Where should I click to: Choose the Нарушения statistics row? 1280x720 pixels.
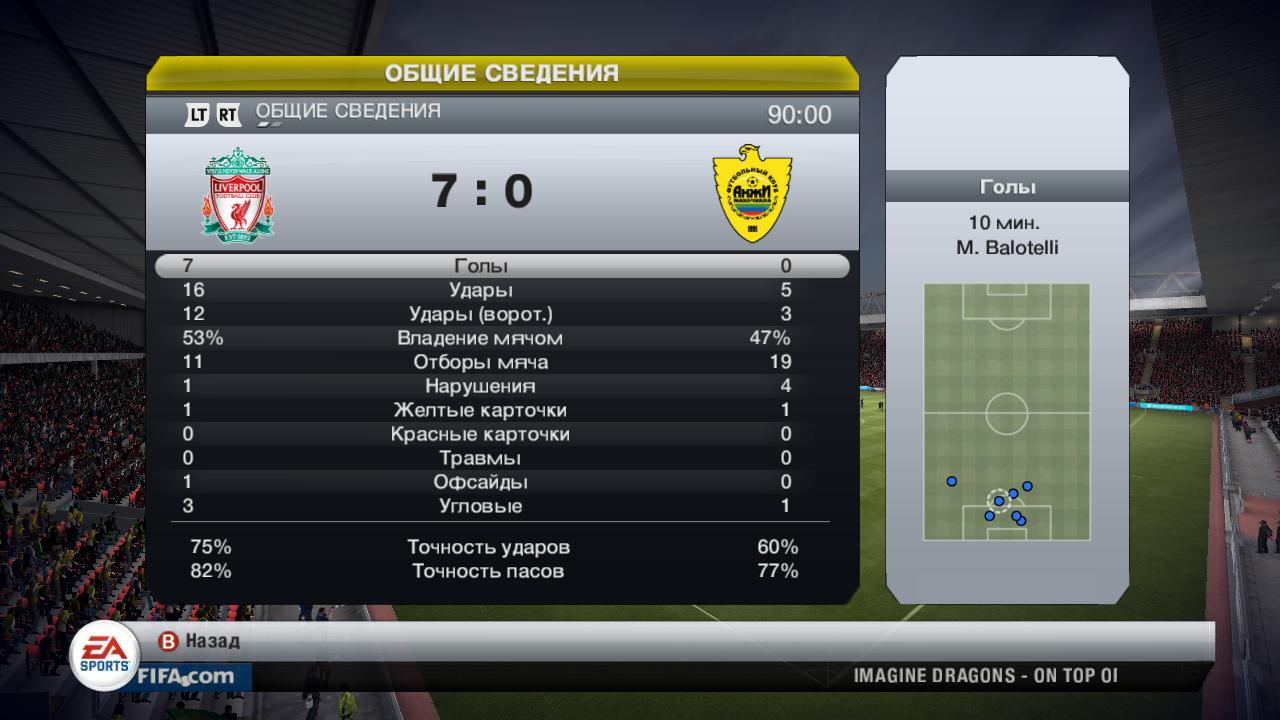tap(481, 386)
